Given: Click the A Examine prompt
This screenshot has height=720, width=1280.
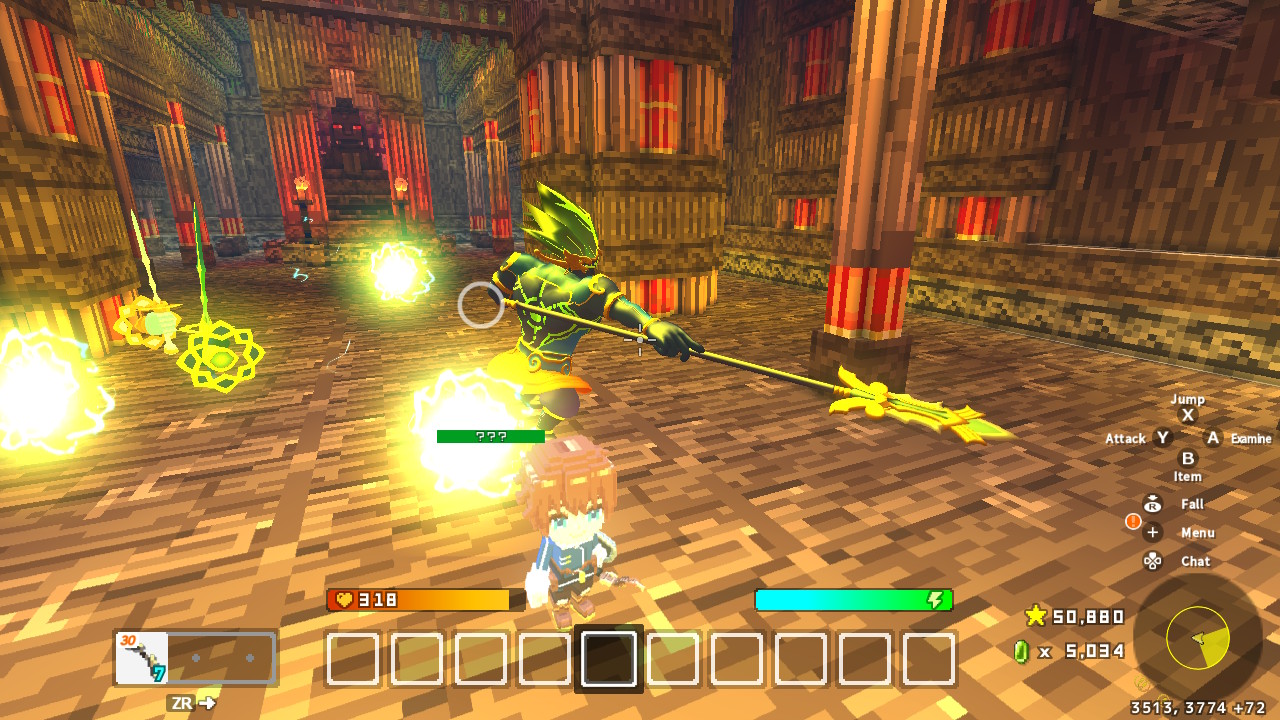Looking at the screenshot, I should (1213, 438).
